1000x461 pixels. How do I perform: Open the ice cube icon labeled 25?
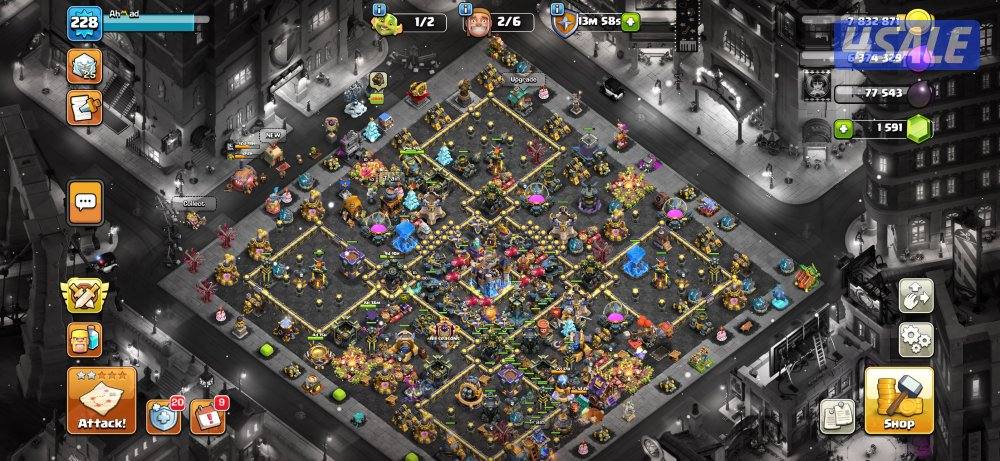point(84,67)
